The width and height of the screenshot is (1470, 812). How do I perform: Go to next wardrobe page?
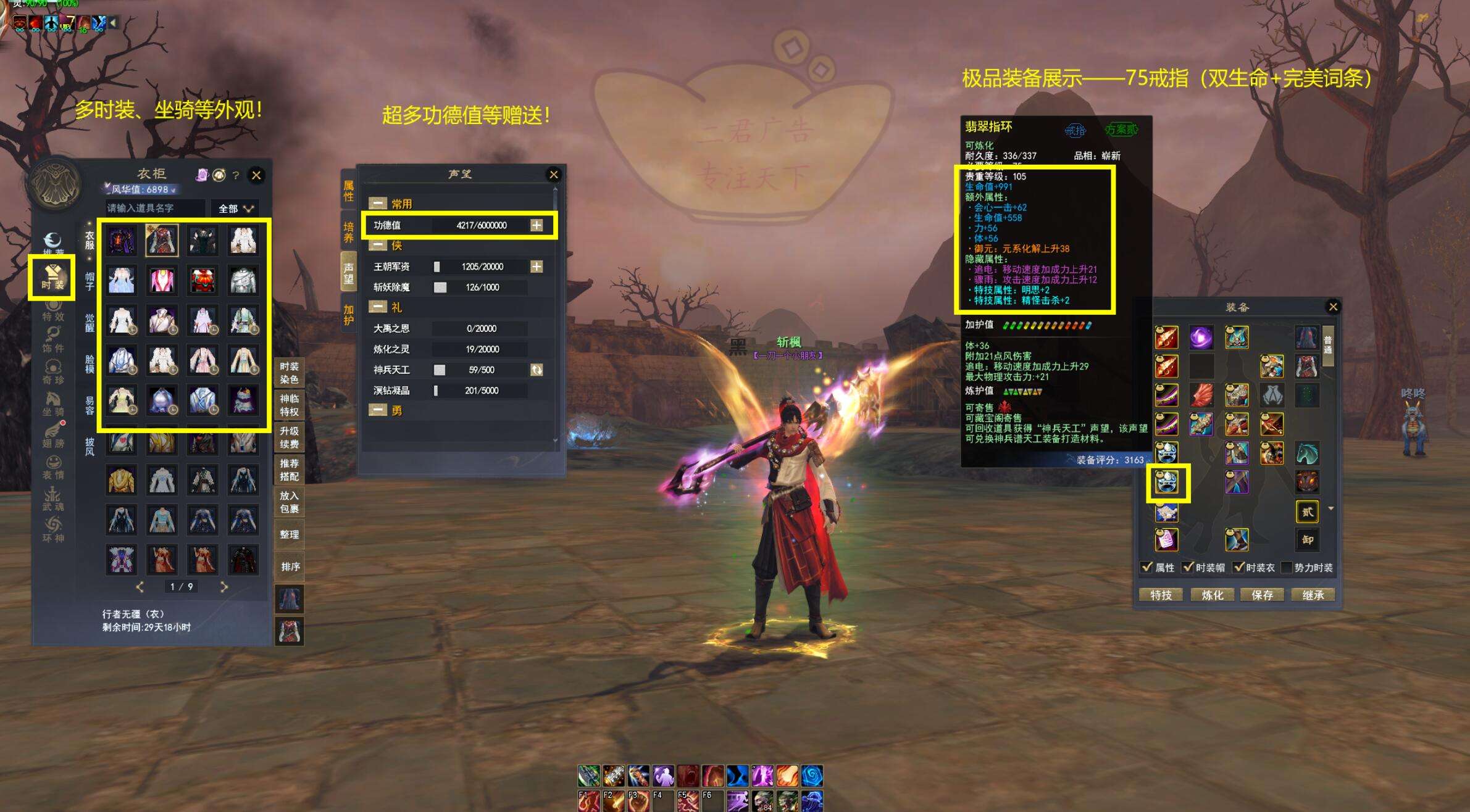[224, 587]
